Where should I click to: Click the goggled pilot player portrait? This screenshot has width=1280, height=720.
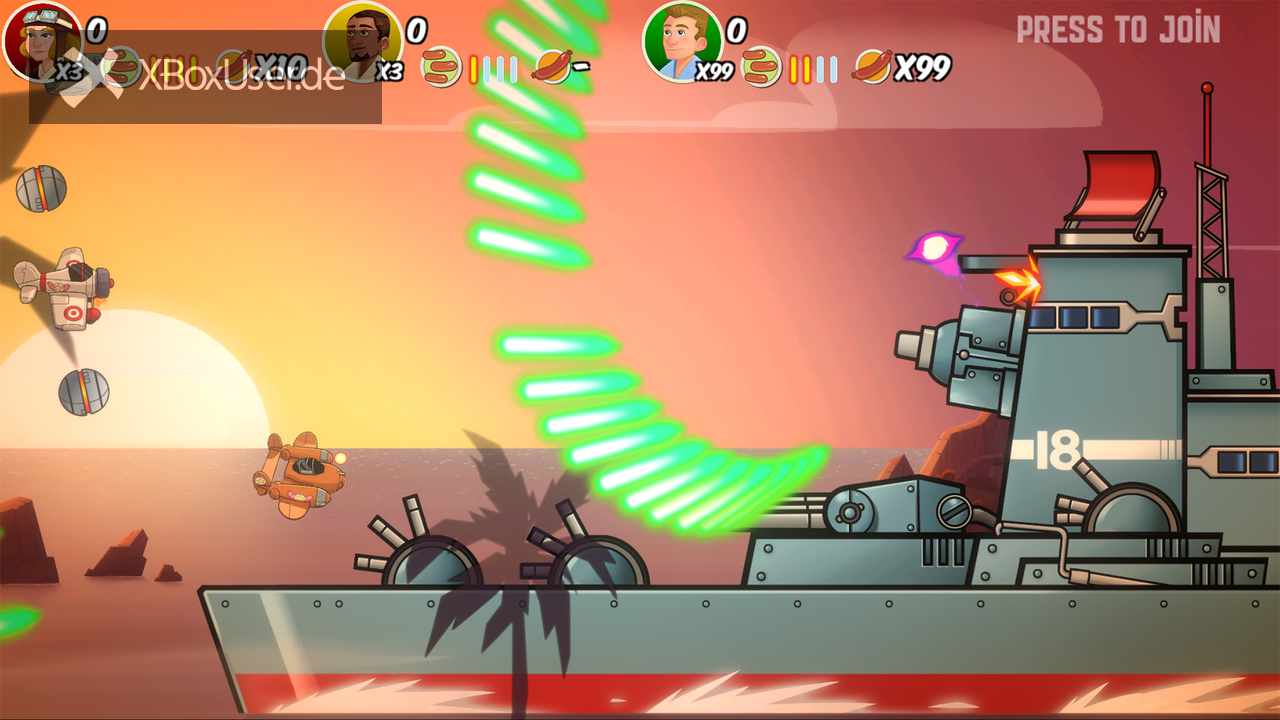[42, 40]
